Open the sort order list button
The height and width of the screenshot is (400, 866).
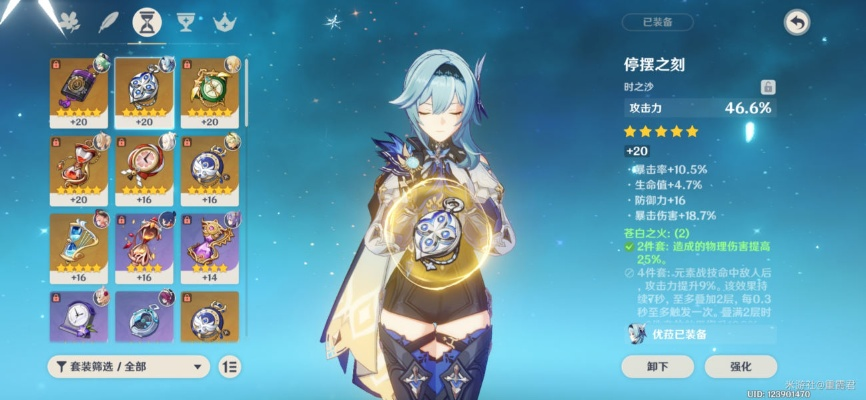pos(229,366)
